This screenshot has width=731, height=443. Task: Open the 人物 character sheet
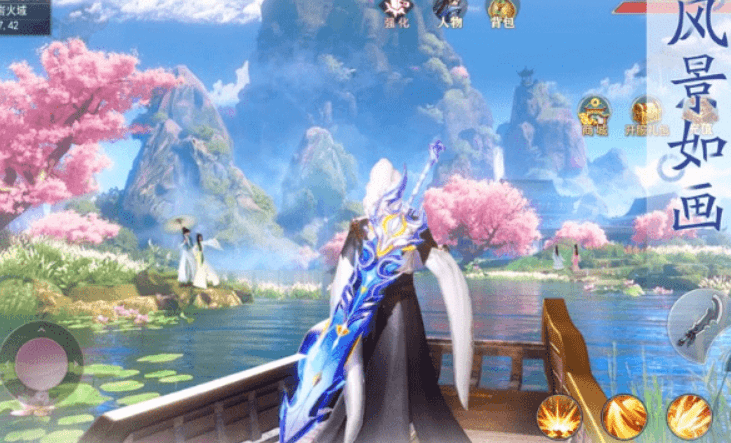[x=447, y=12]
